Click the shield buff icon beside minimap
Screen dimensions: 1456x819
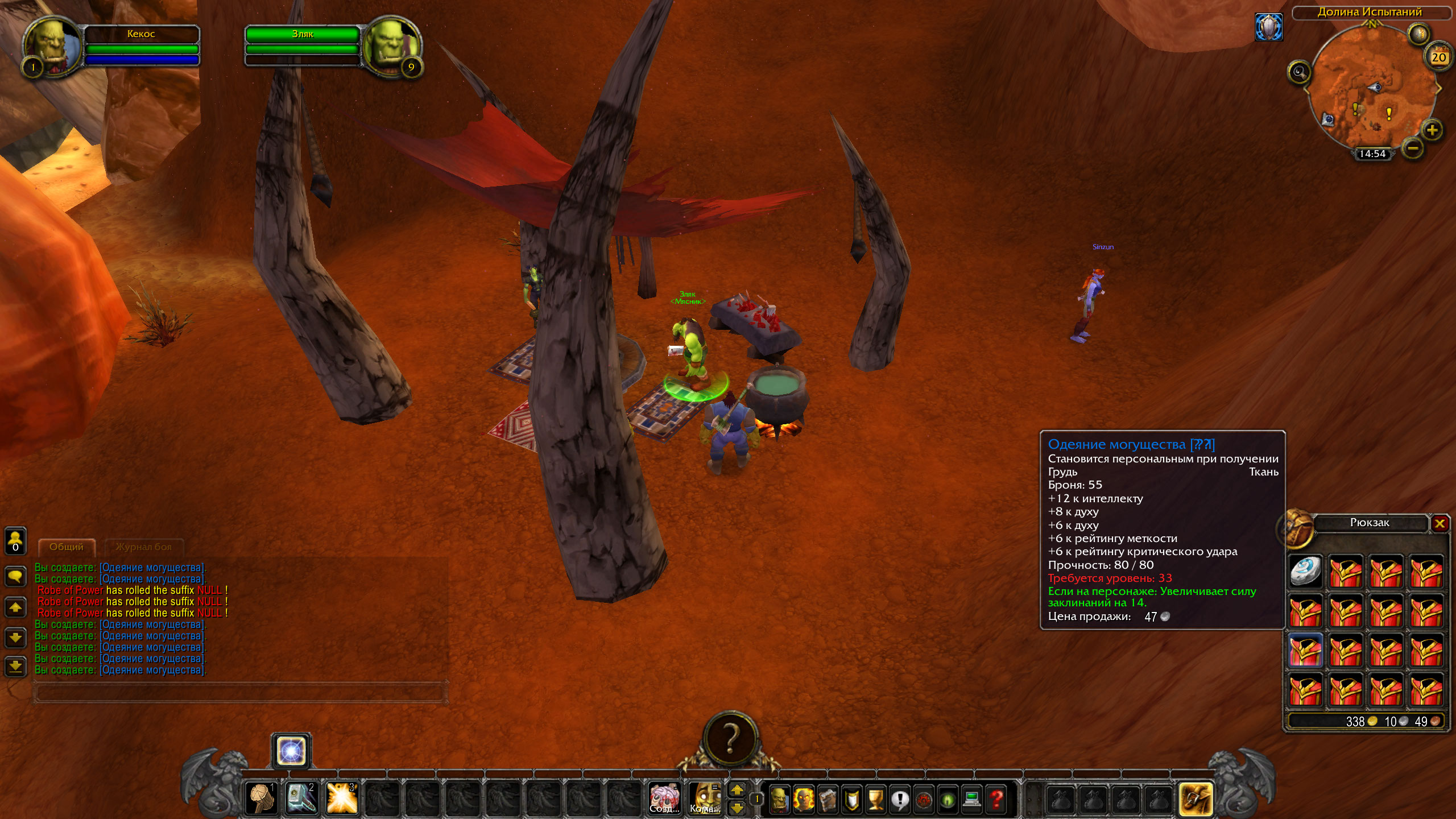(1269, 27)
